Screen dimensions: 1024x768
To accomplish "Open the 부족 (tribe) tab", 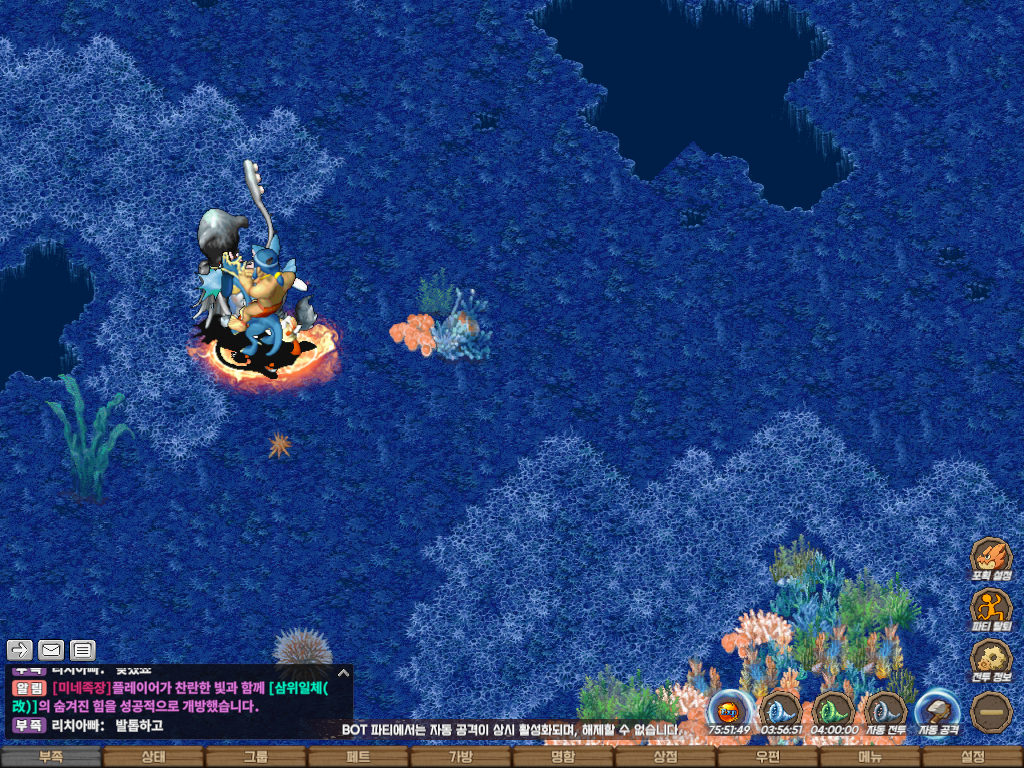I will (51, 757).
